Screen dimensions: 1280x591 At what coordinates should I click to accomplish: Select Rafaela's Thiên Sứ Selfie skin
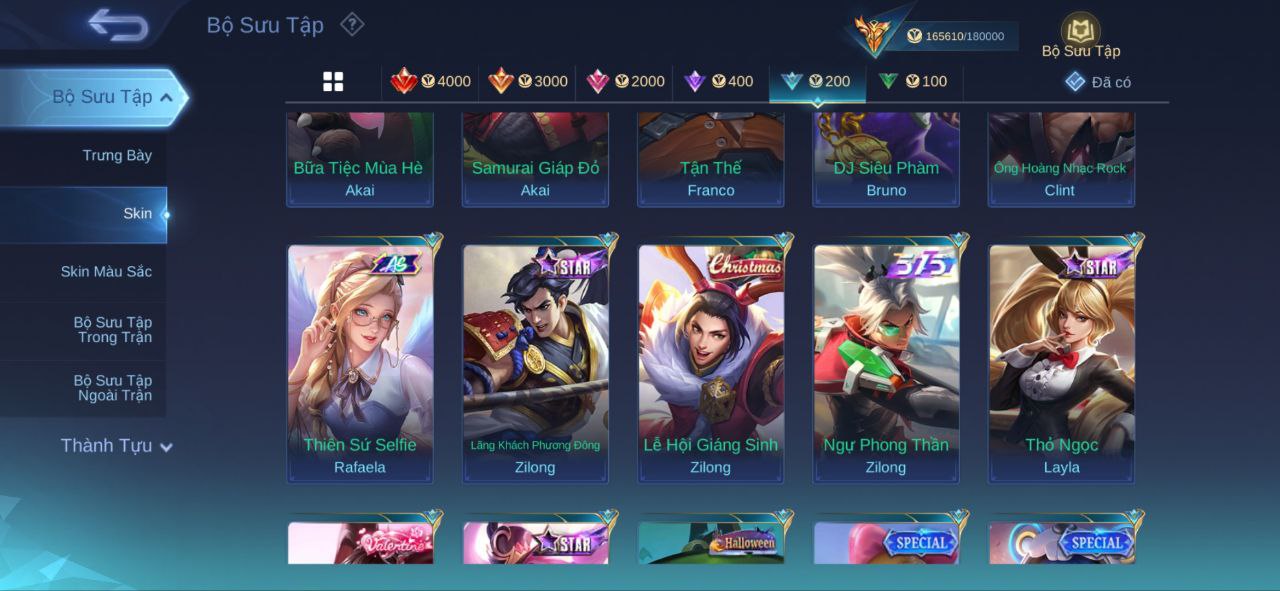(x=360, y=362)
